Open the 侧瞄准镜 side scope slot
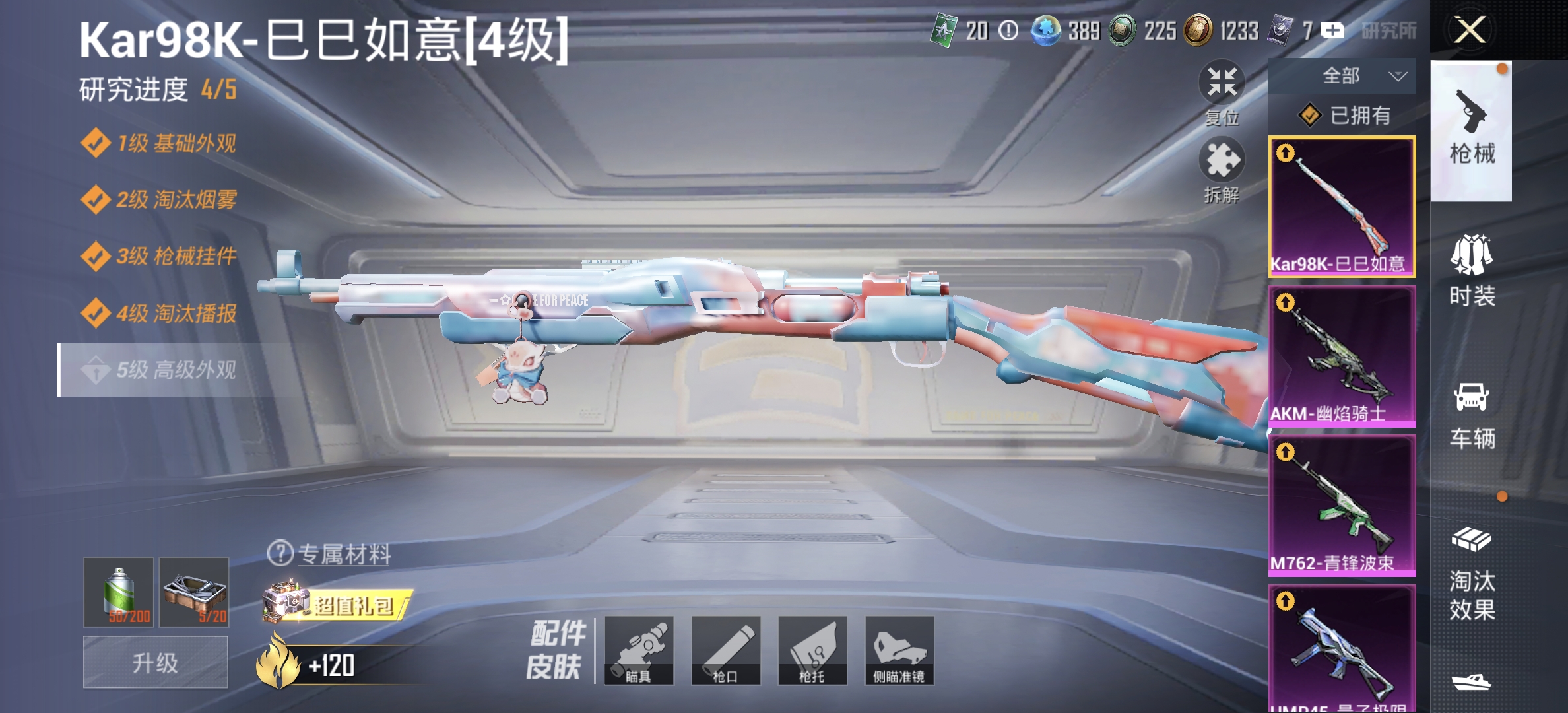Viewport: 1568px width, 713px height. 900,651
